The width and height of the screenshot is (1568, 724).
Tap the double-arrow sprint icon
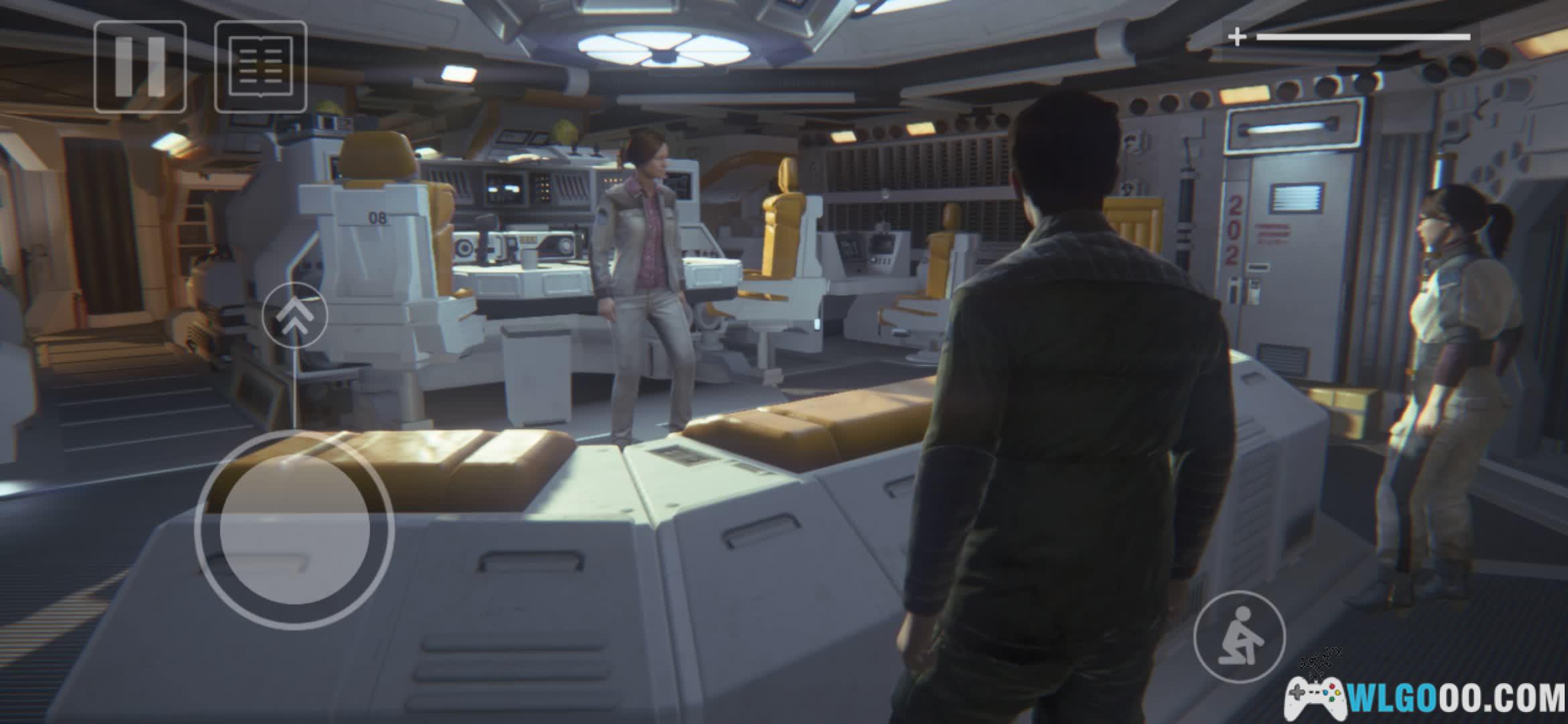tap(295, 315)
